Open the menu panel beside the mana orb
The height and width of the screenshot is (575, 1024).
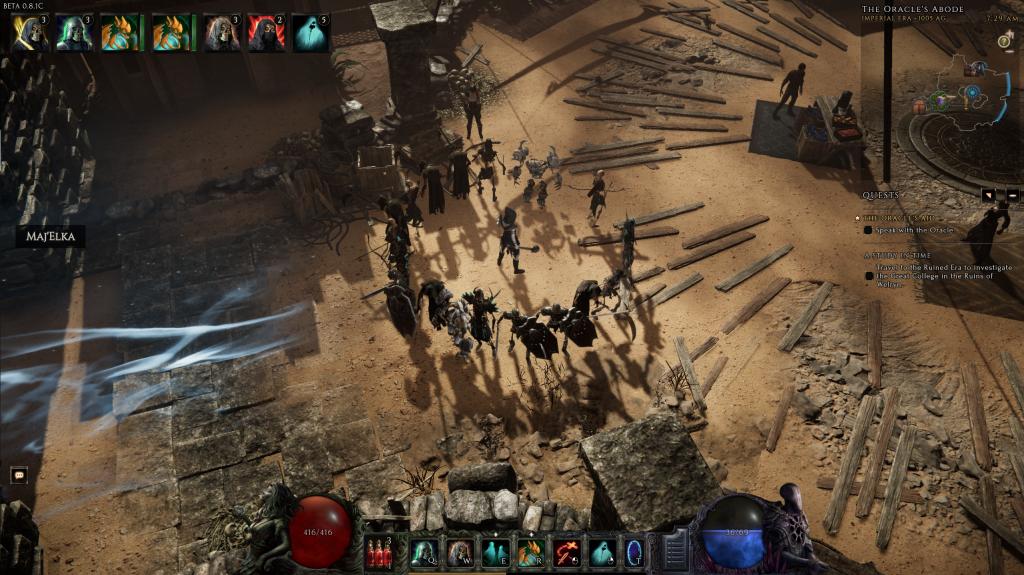(x=675, y=549)
